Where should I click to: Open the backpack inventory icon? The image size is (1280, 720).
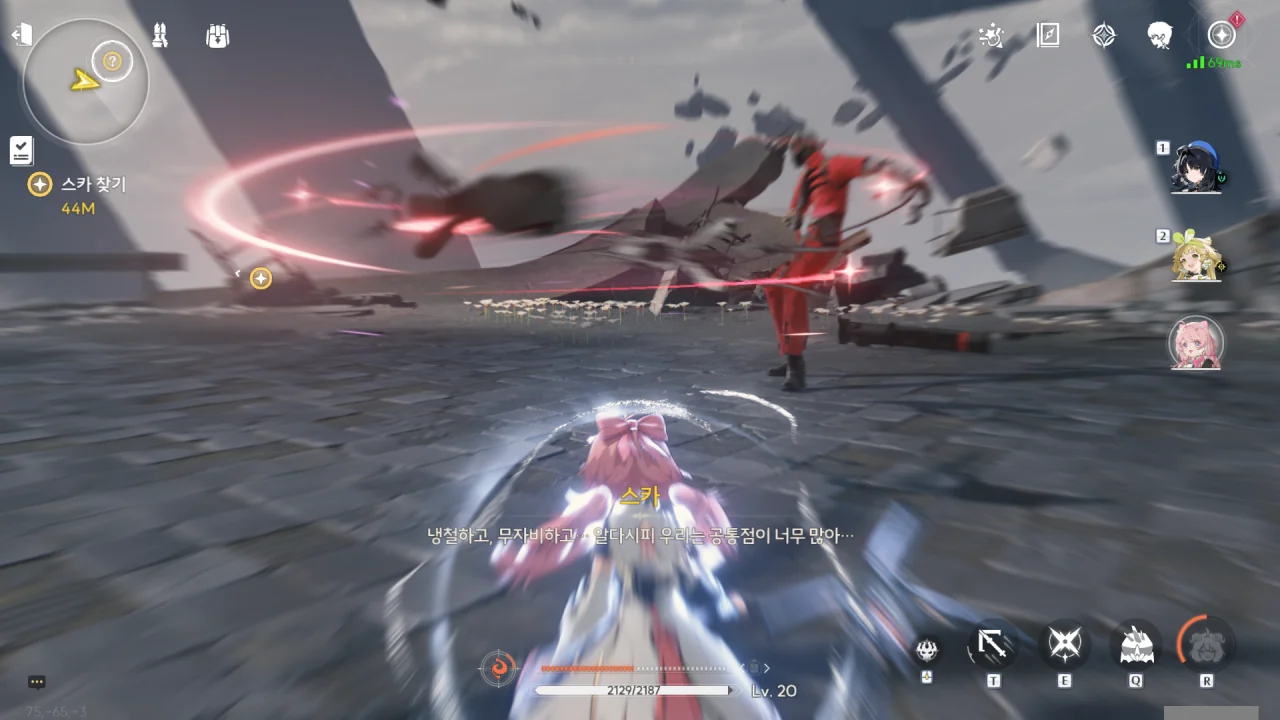pos(217,36)
